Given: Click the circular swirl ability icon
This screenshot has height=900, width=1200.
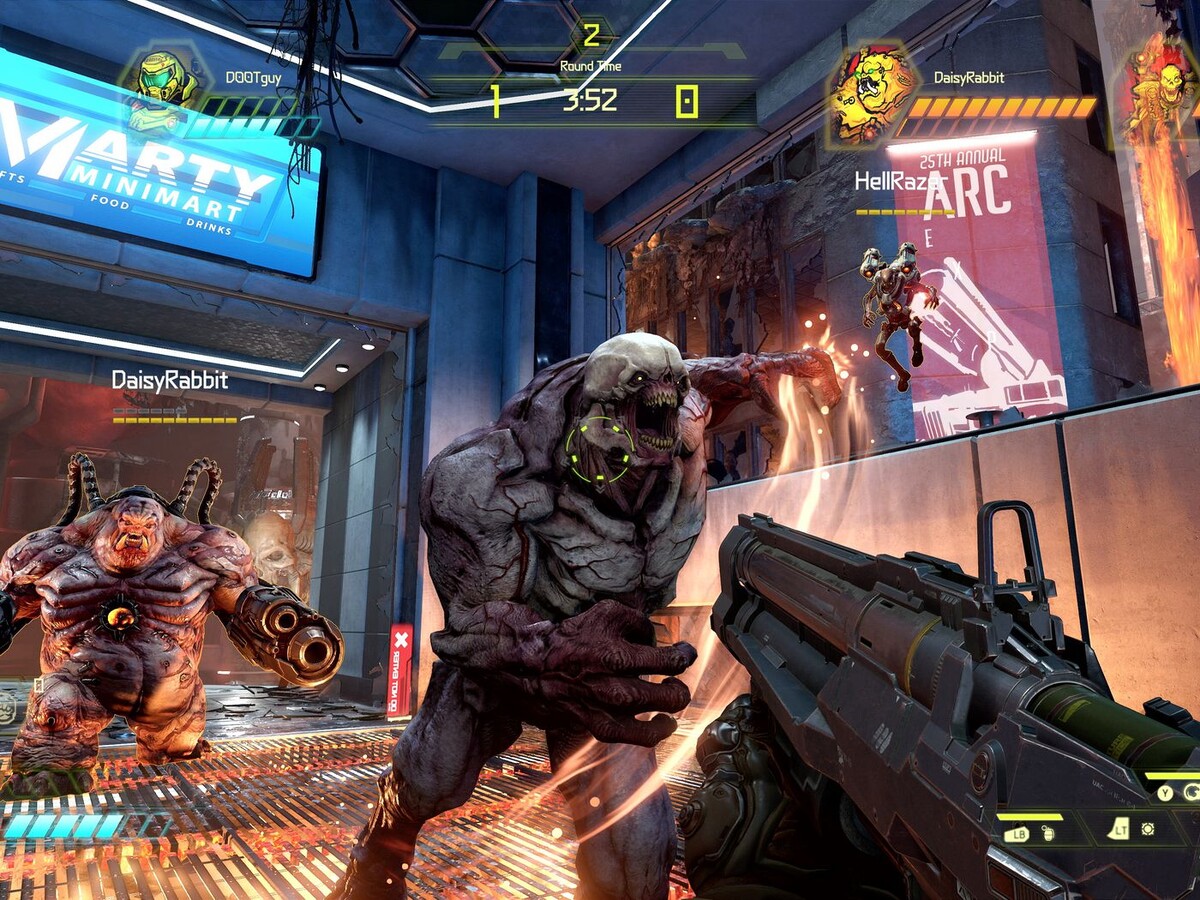Looking at the screenshot, I should click(x=1191, y=792).
